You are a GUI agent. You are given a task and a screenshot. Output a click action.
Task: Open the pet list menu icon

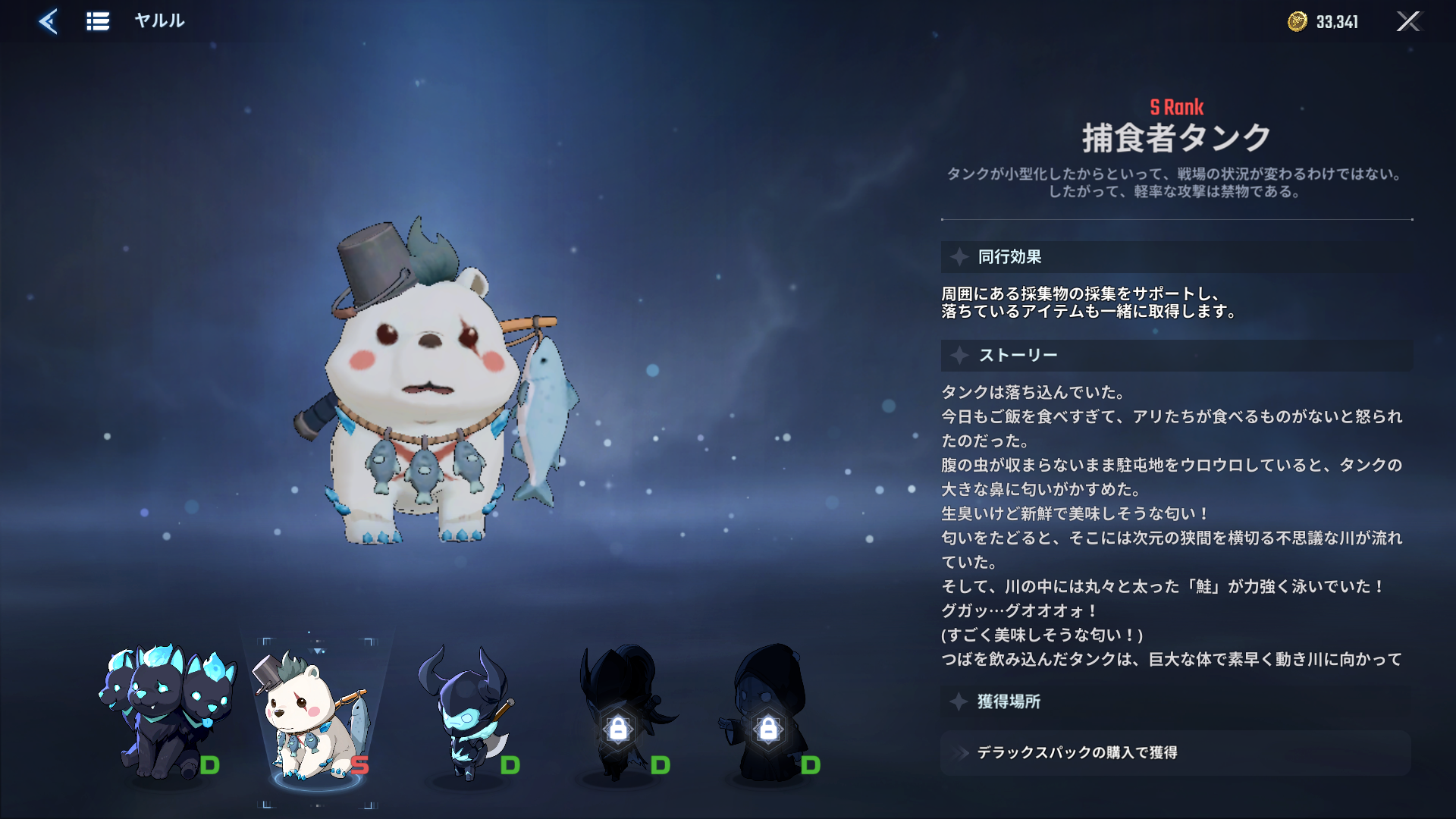click(97, 21)
